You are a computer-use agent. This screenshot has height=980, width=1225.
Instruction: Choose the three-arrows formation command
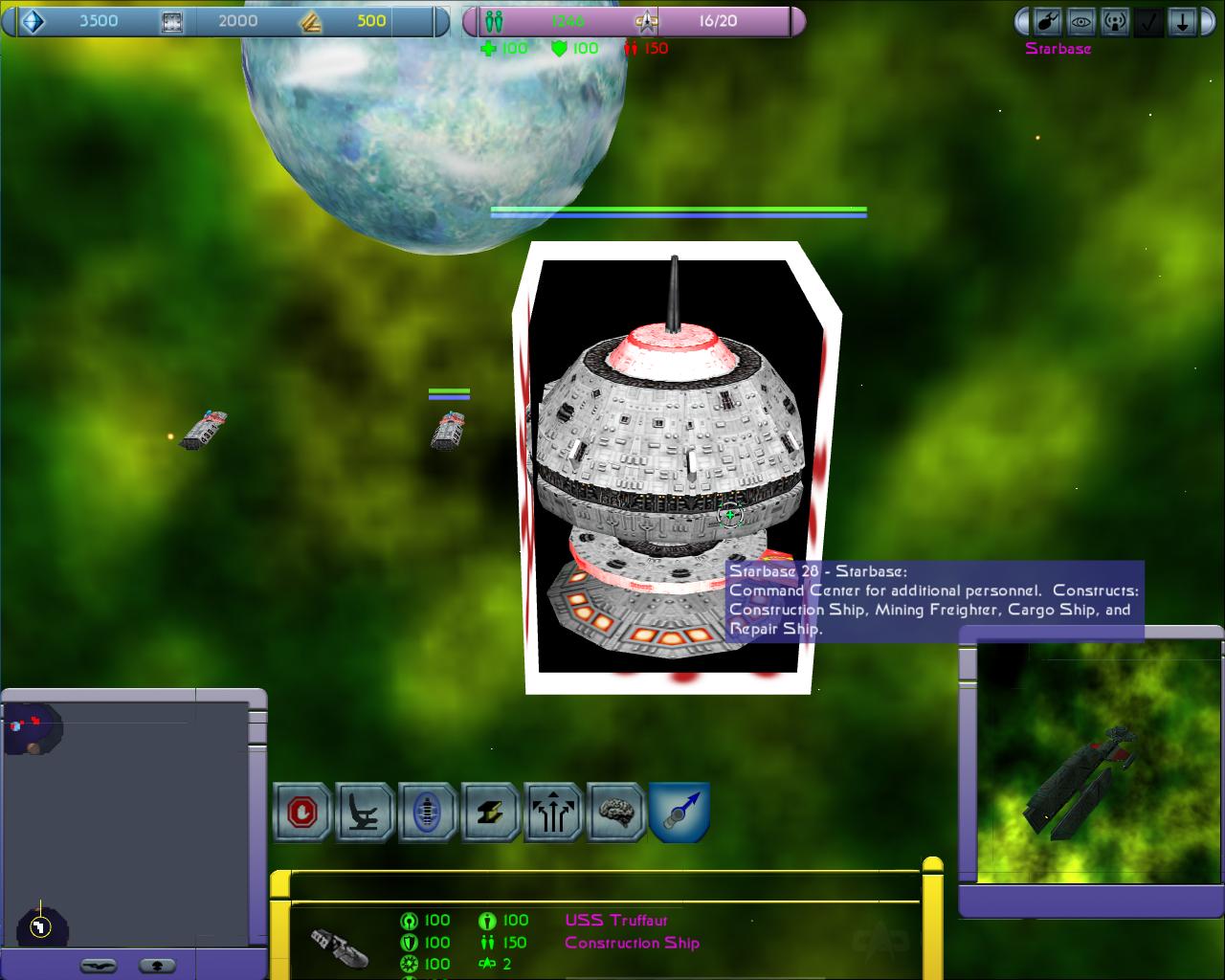pos(553,813)
